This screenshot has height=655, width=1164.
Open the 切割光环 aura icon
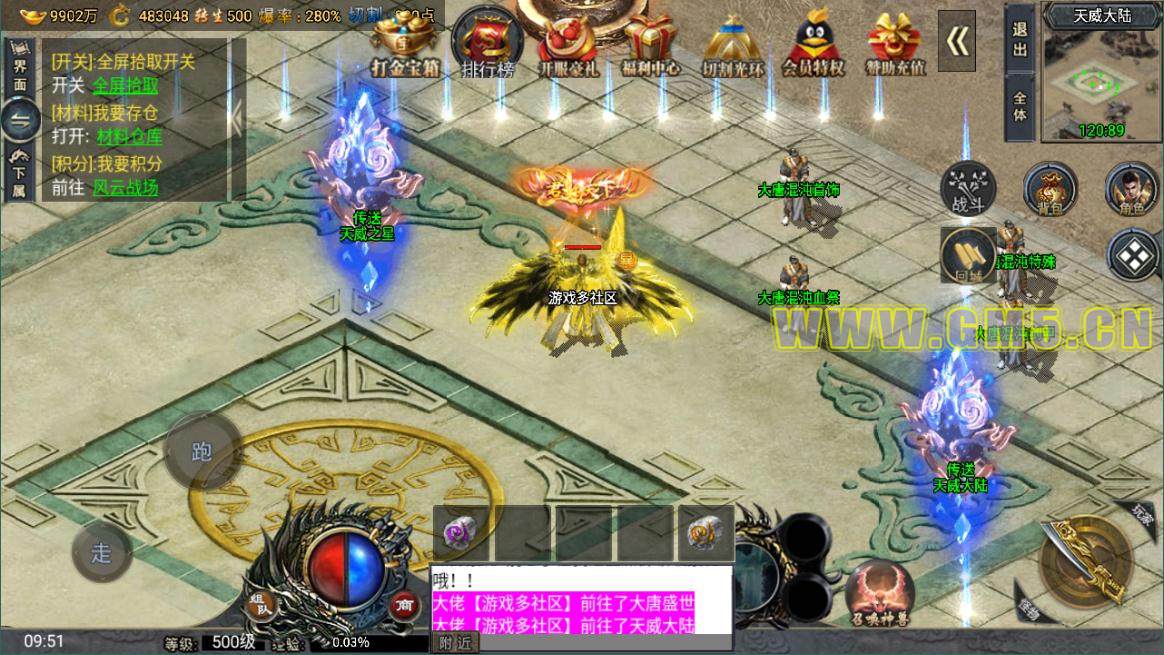[733, 44]
